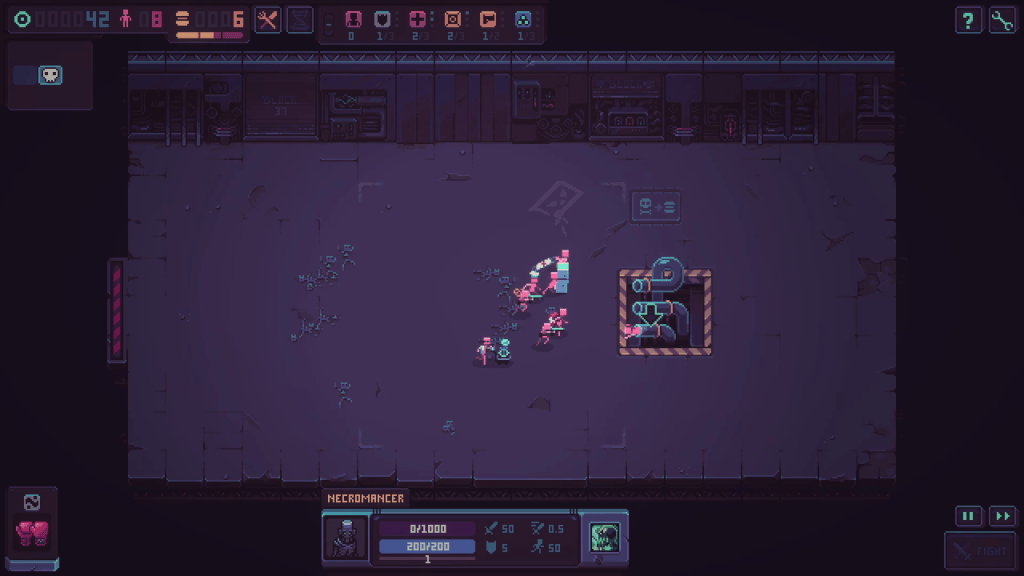Start the Fight
The height and width of the screenshot is (576, 1024).
click(x=980, y=551)
